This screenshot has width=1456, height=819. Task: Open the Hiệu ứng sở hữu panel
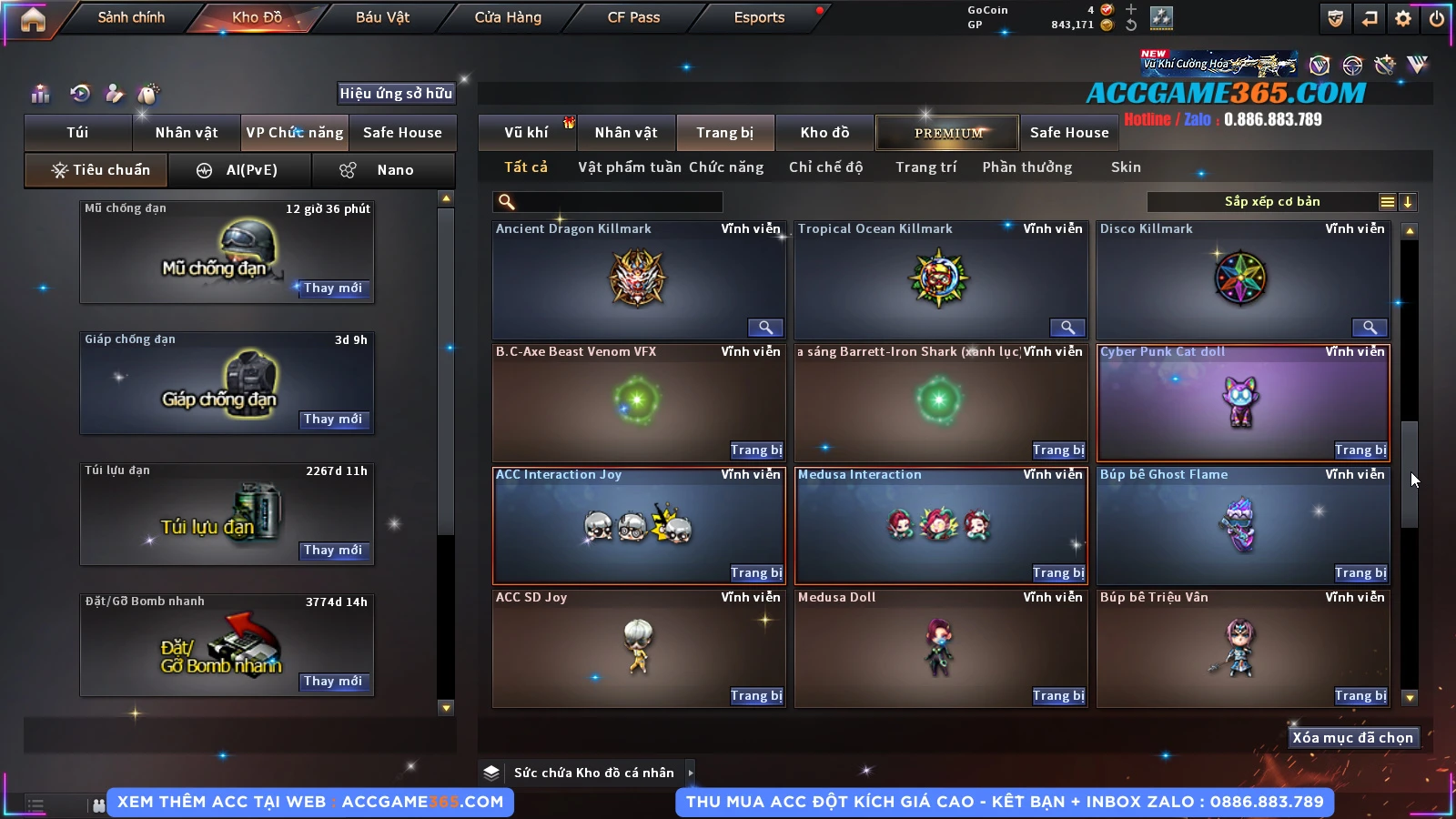click(x=396, y=94)
